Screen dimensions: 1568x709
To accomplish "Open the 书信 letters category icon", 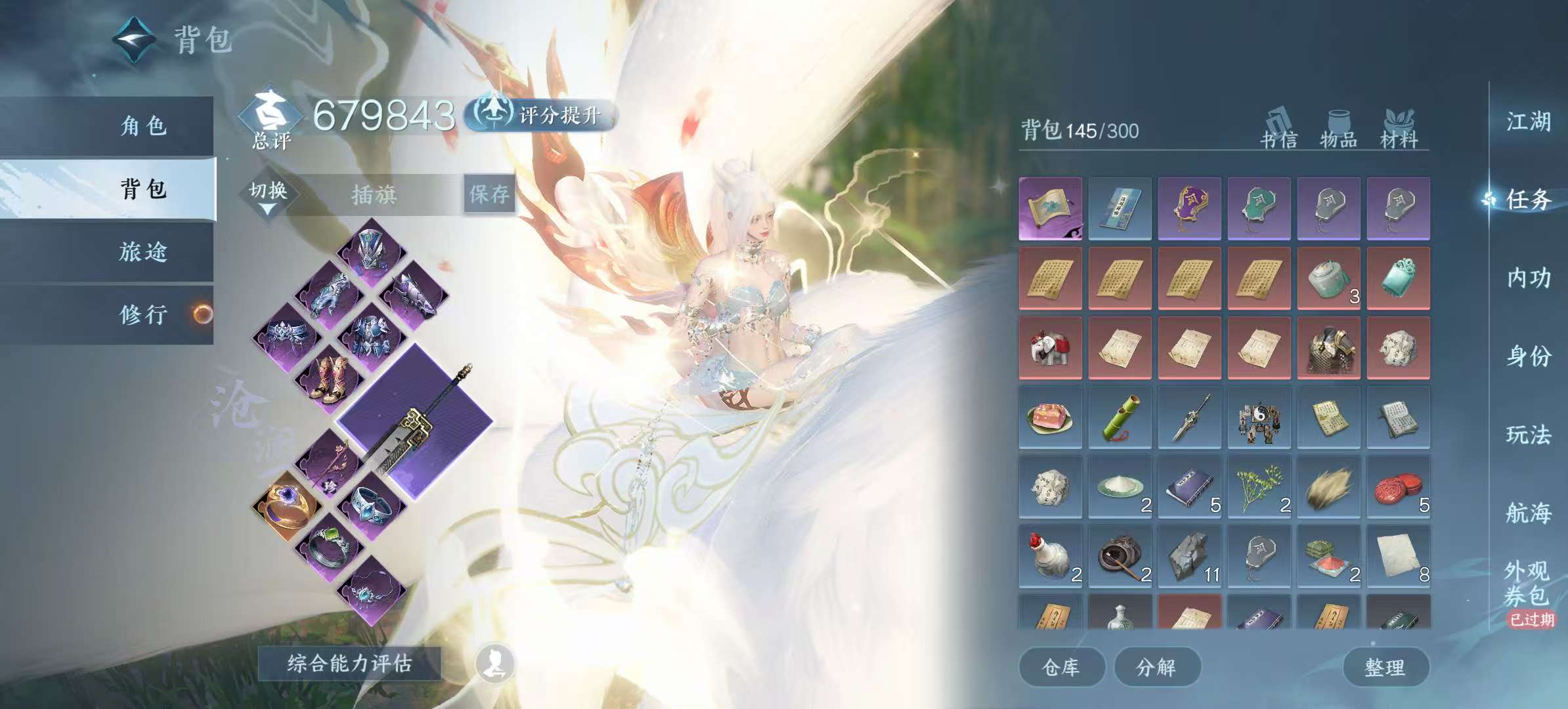I will pos(1278,128).
